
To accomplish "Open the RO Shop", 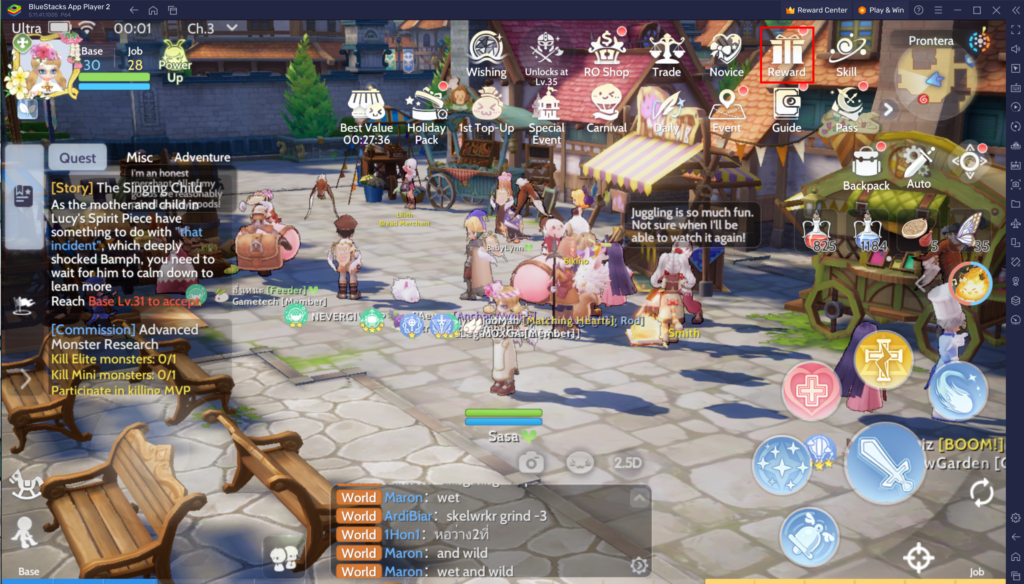I will [x=606, y=52].
